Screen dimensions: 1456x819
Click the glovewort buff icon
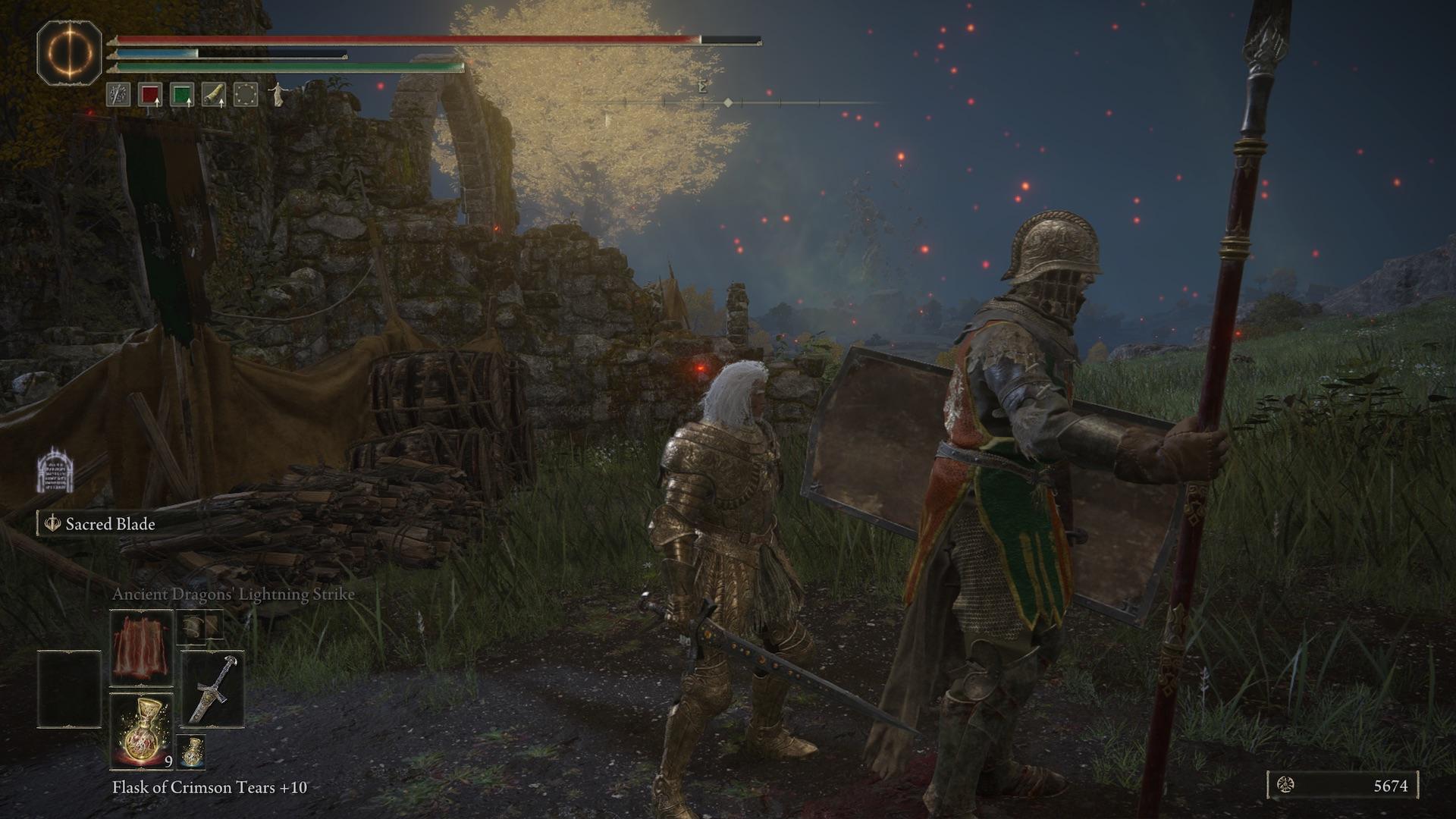coord(215,94)
